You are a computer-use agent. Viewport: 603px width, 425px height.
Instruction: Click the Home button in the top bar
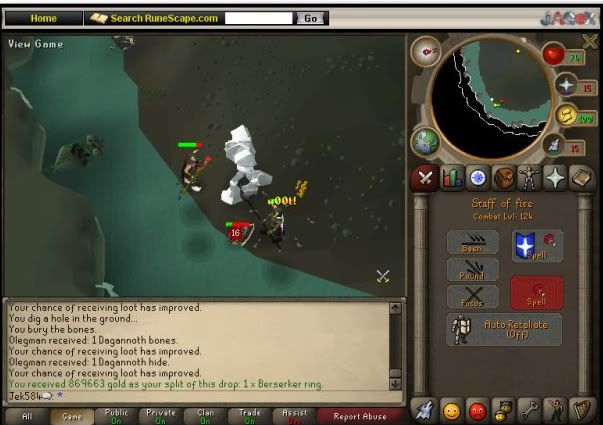pos(43,18)
